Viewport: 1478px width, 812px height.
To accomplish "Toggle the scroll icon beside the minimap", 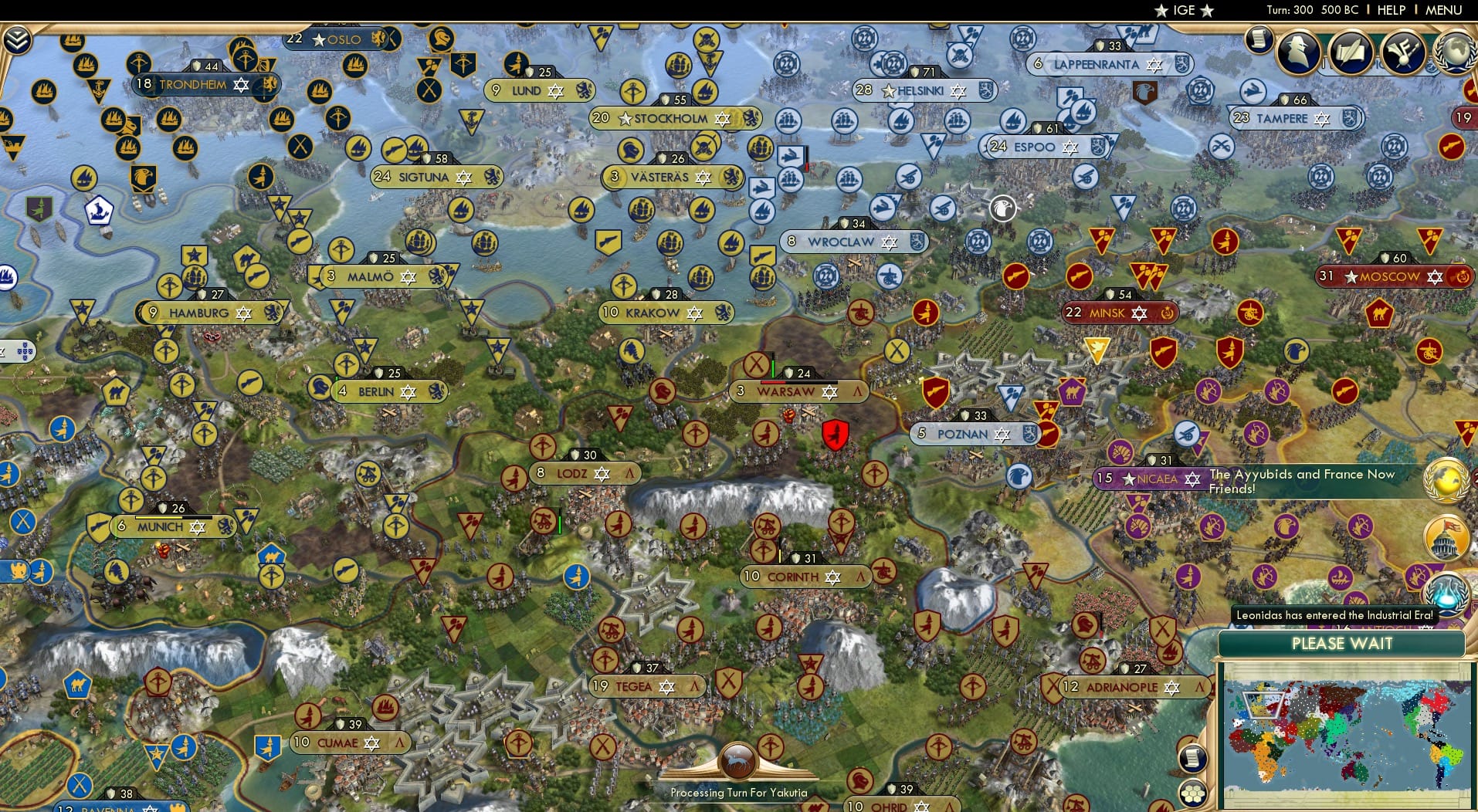I will pyautogui.click(x=1193, y=758).
